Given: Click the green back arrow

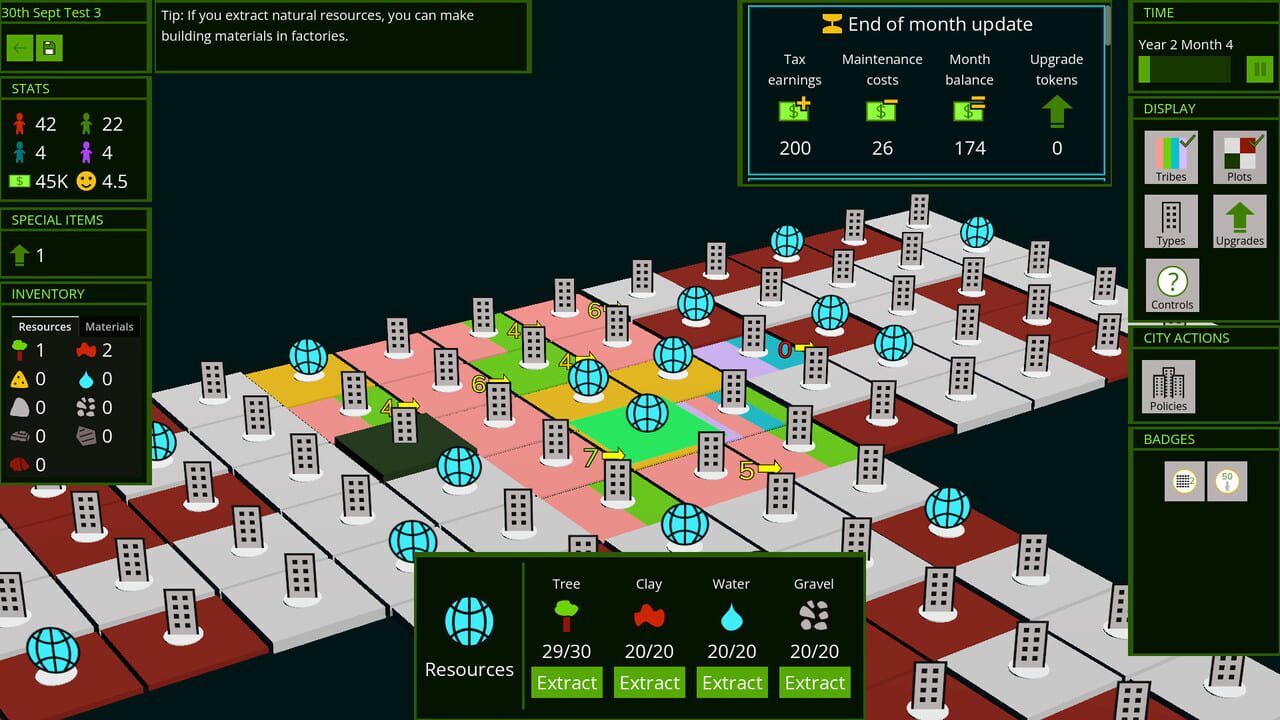Looking at the screenshot, I should (19, 47).
